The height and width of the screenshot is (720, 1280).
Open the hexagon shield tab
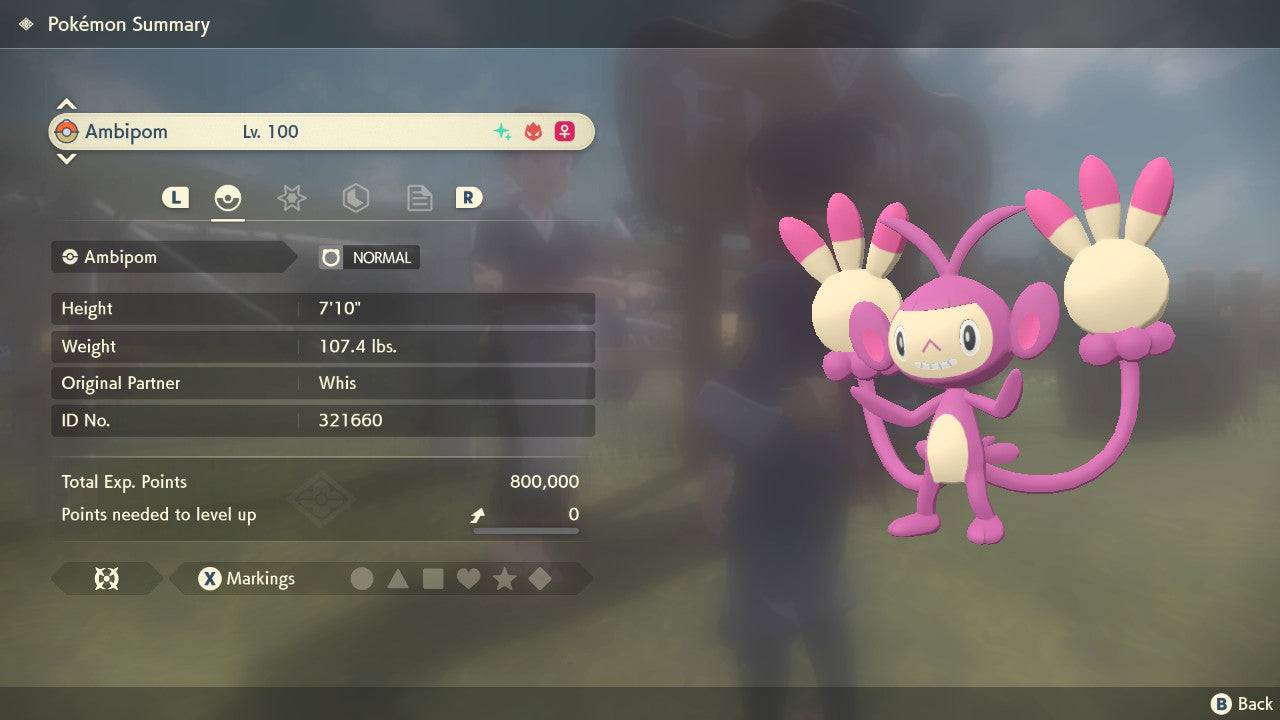click(x=355, y=198)
